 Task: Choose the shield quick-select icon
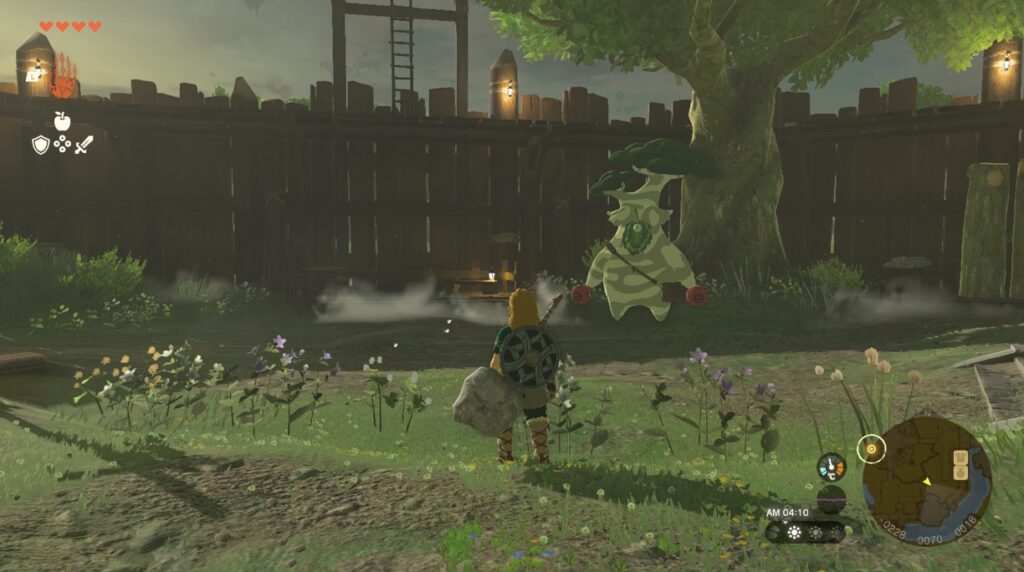41,145
